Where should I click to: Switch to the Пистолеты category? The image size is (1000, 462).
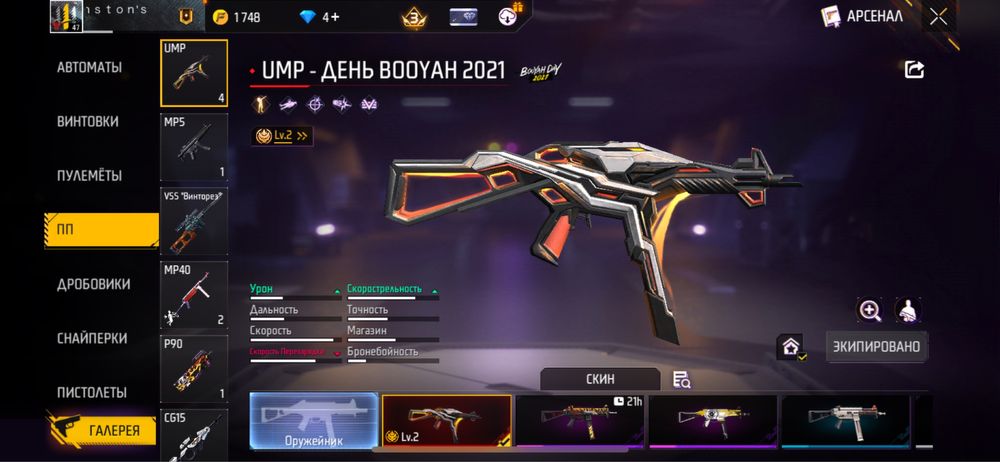pos(91,392)
